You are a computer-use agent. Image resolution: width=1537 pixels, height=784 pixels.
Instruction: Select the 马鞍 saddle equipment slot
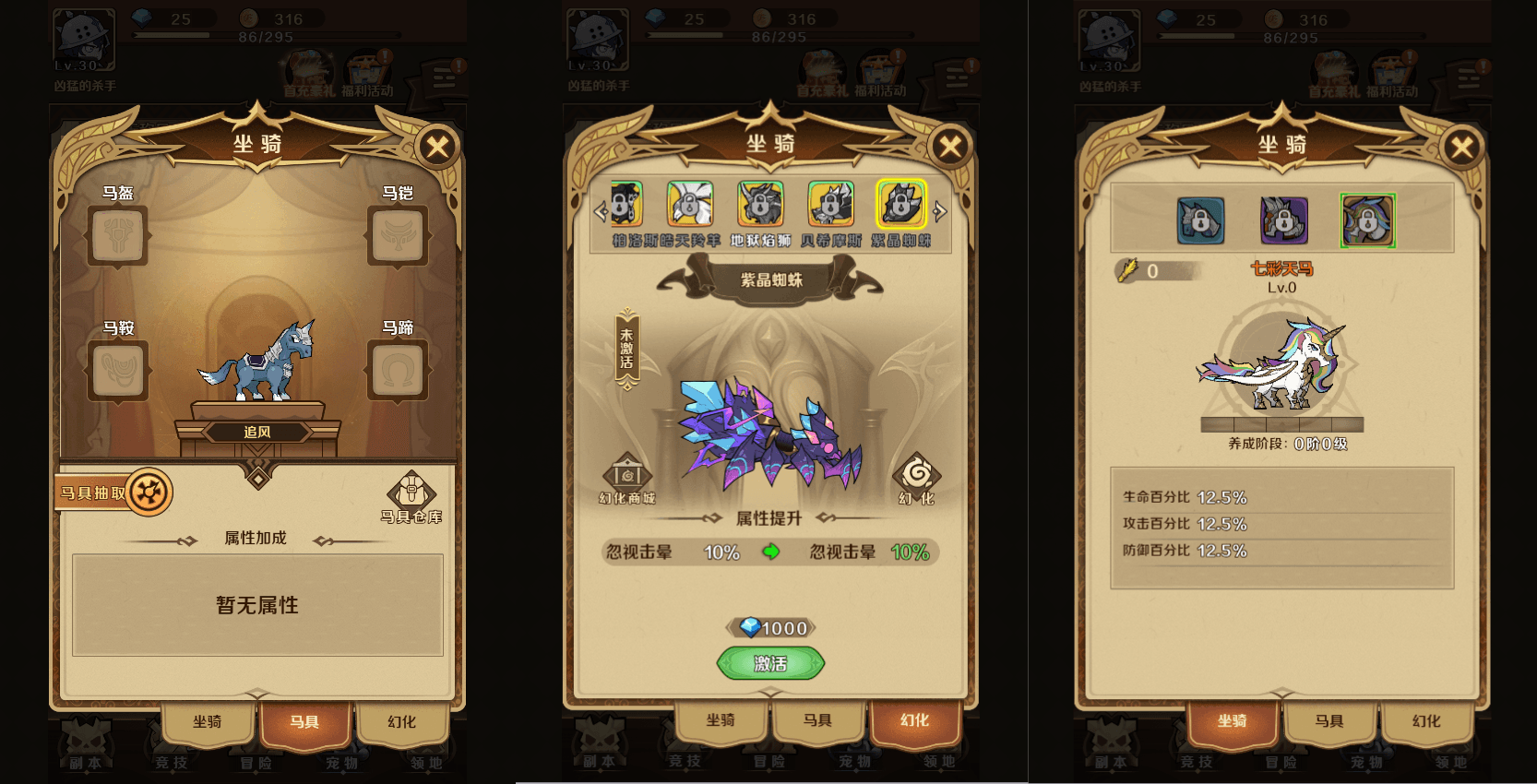pos(117,372)
